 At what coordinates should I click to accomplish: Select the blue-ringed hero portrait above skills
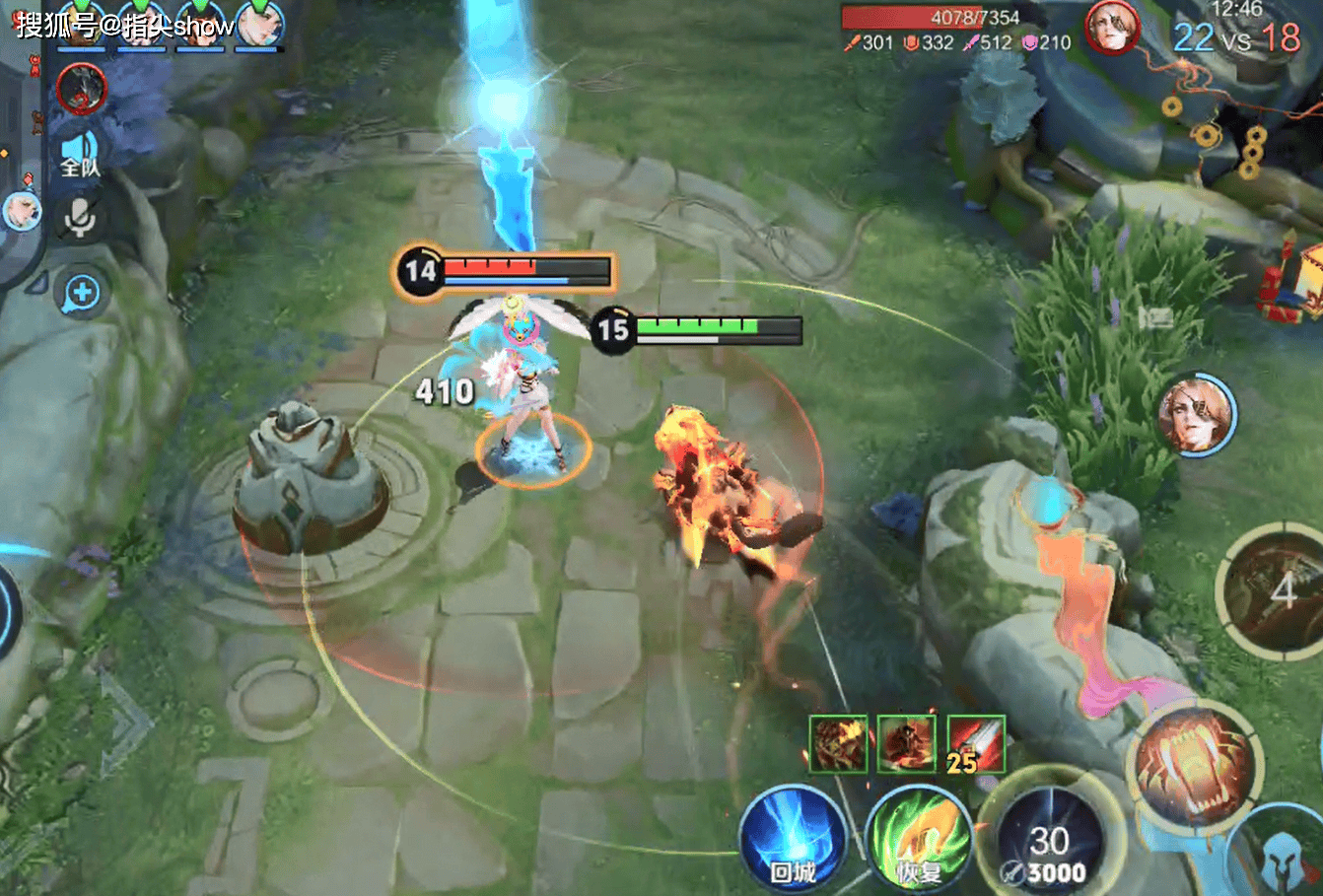pos(1196,414)
